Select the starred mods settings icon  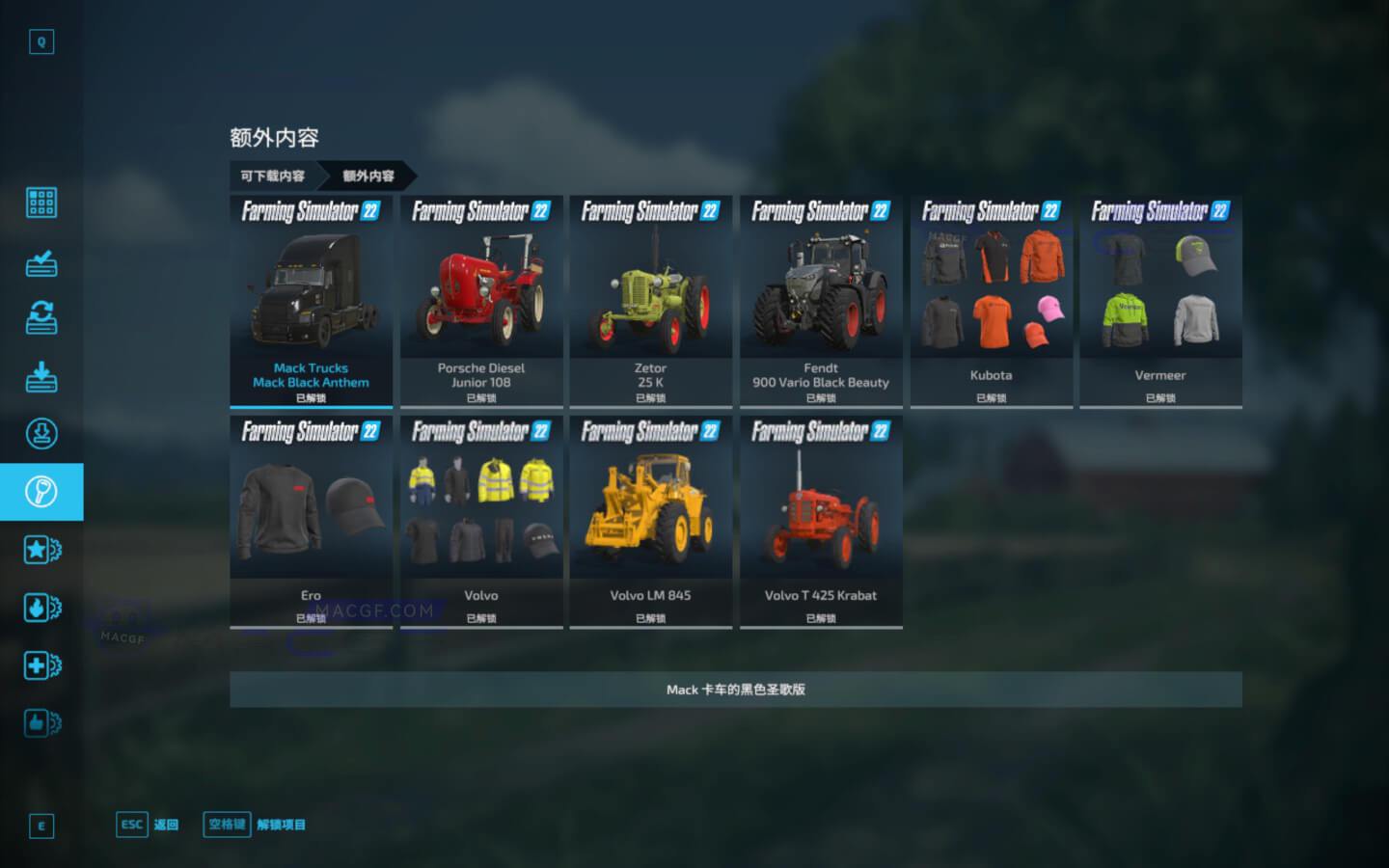coord(41,550)
